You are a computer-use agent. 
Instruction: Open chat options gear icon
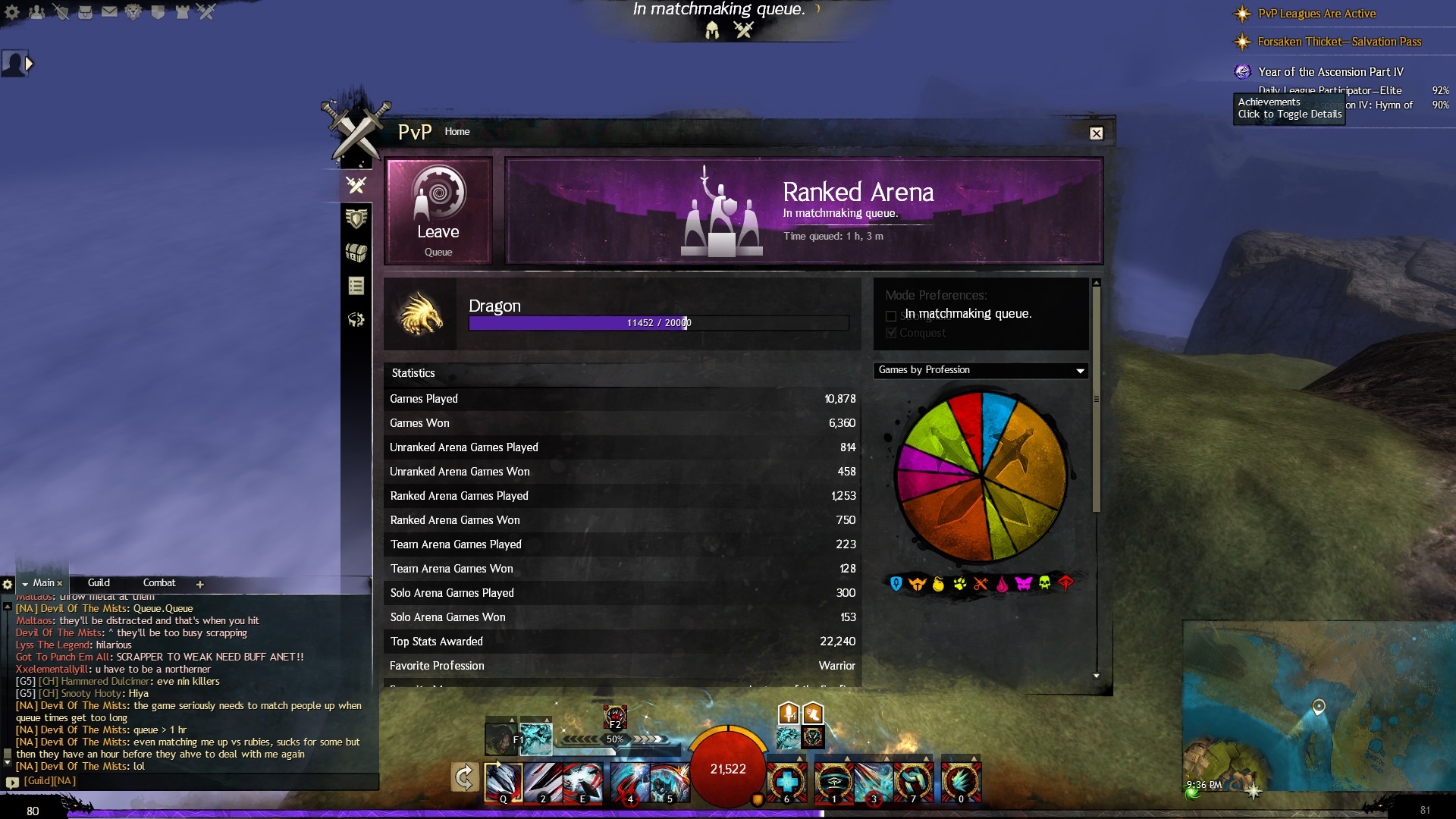click(x=8, y=584)
